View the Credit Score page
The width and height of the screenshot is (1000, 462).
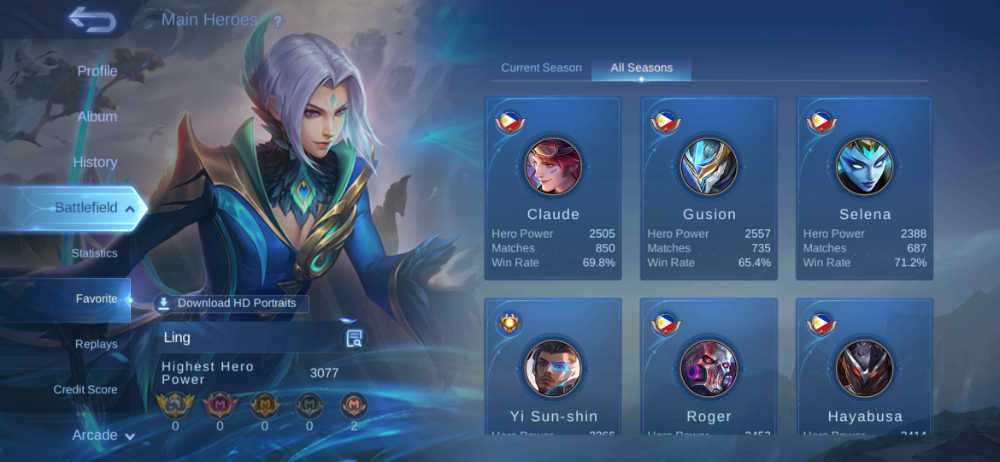click(x=85, y=389)
